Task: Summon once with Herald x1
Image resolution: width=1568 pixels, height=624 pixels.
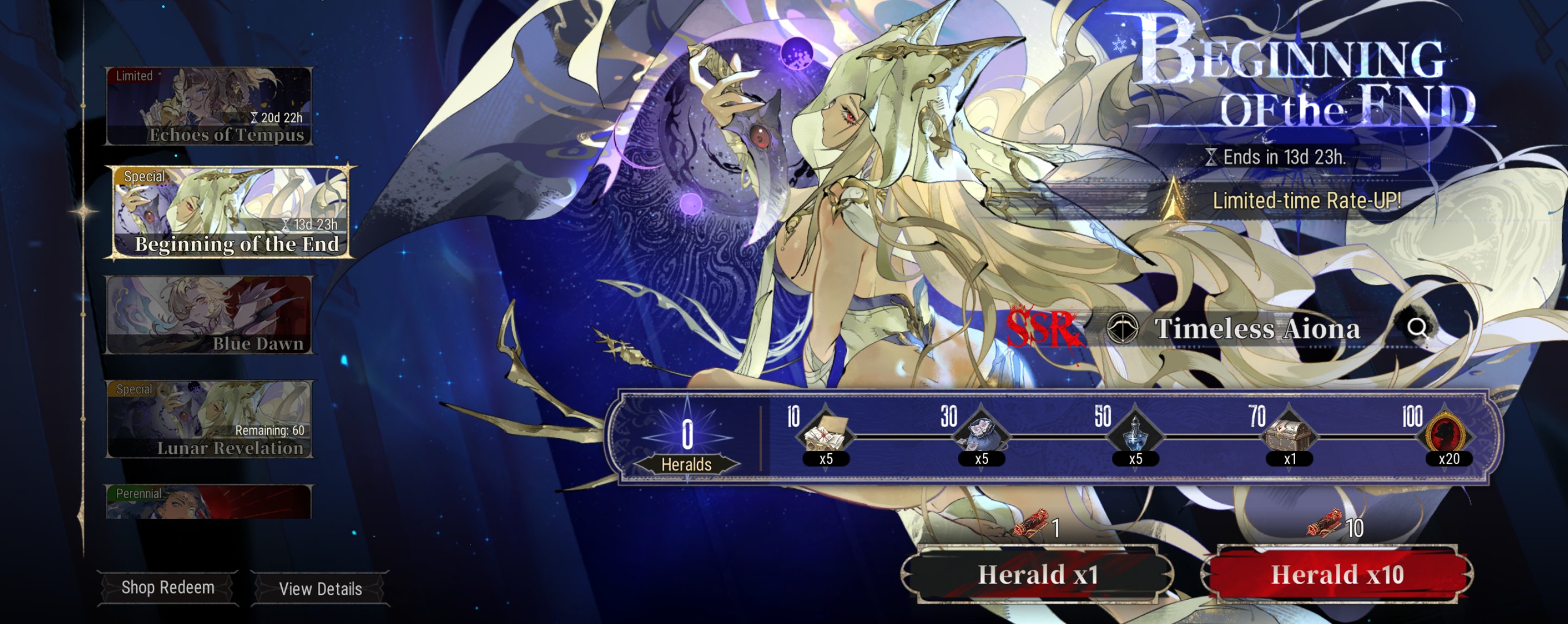Action: 1038,575
